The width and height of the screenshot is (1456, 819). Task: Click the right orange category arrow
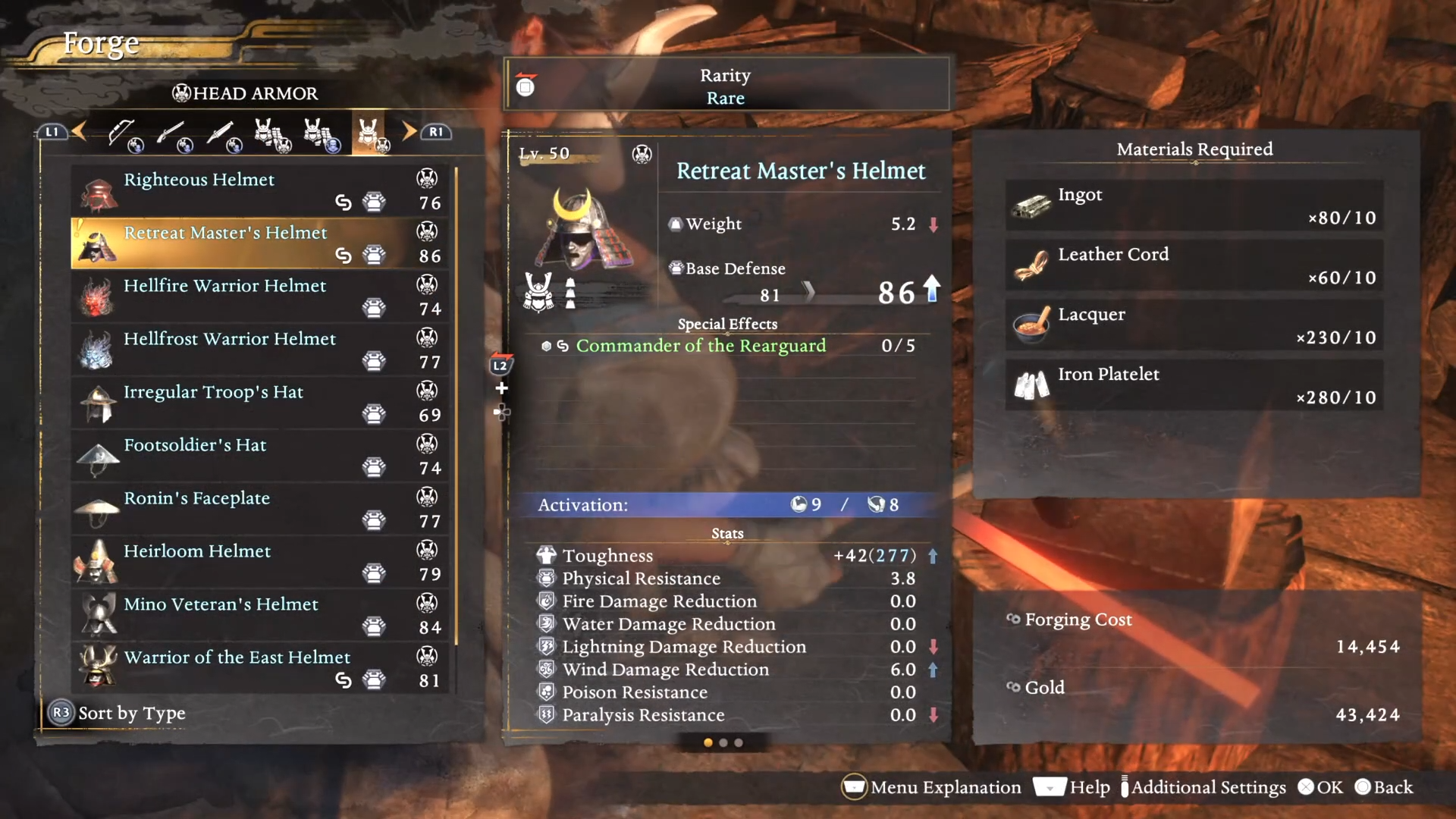[409, 132]
